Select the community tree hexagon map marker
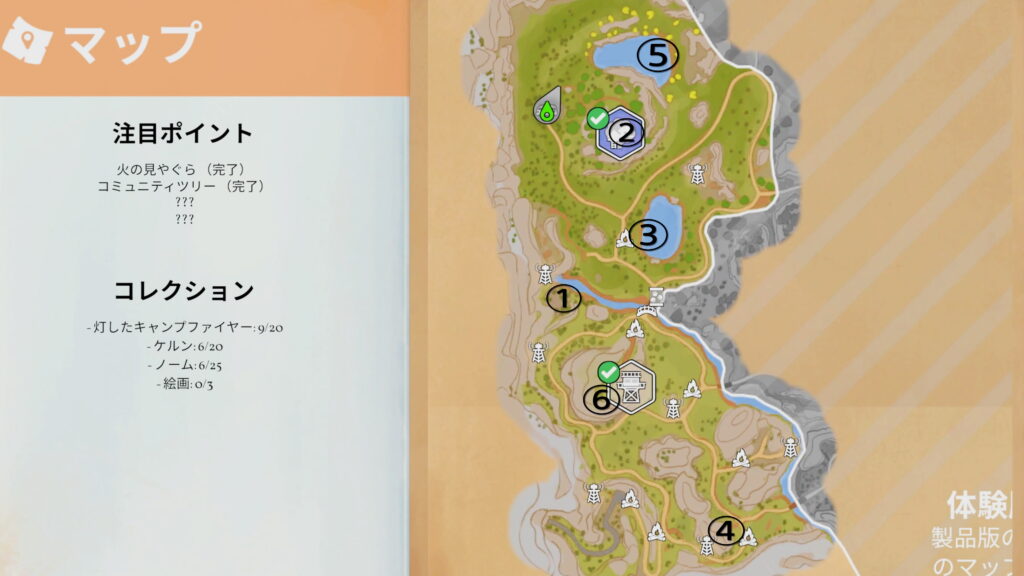 click(621, 134)
